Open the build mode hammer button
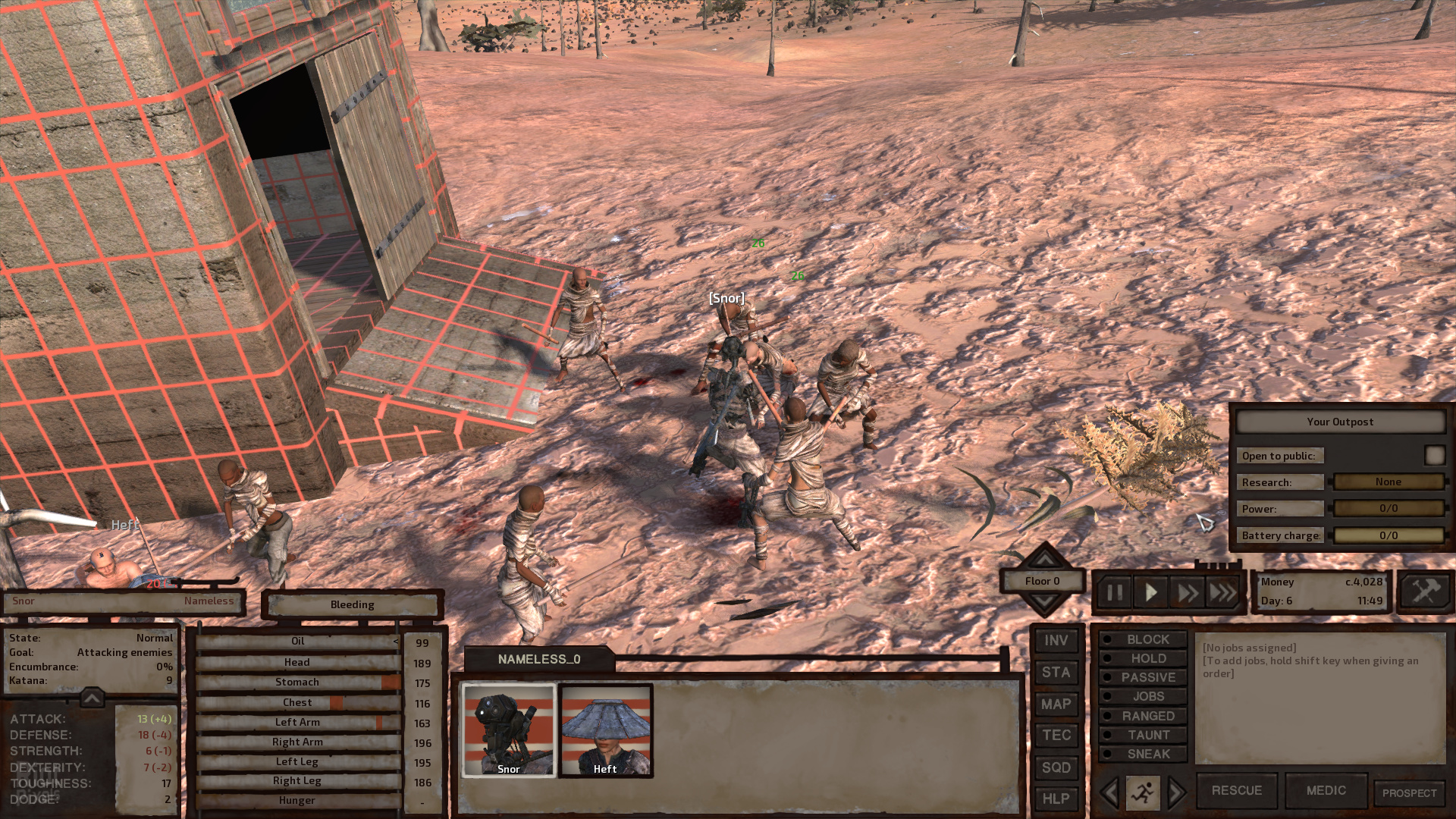Screen dimensions: 1456x819 tap(1424, 591)
